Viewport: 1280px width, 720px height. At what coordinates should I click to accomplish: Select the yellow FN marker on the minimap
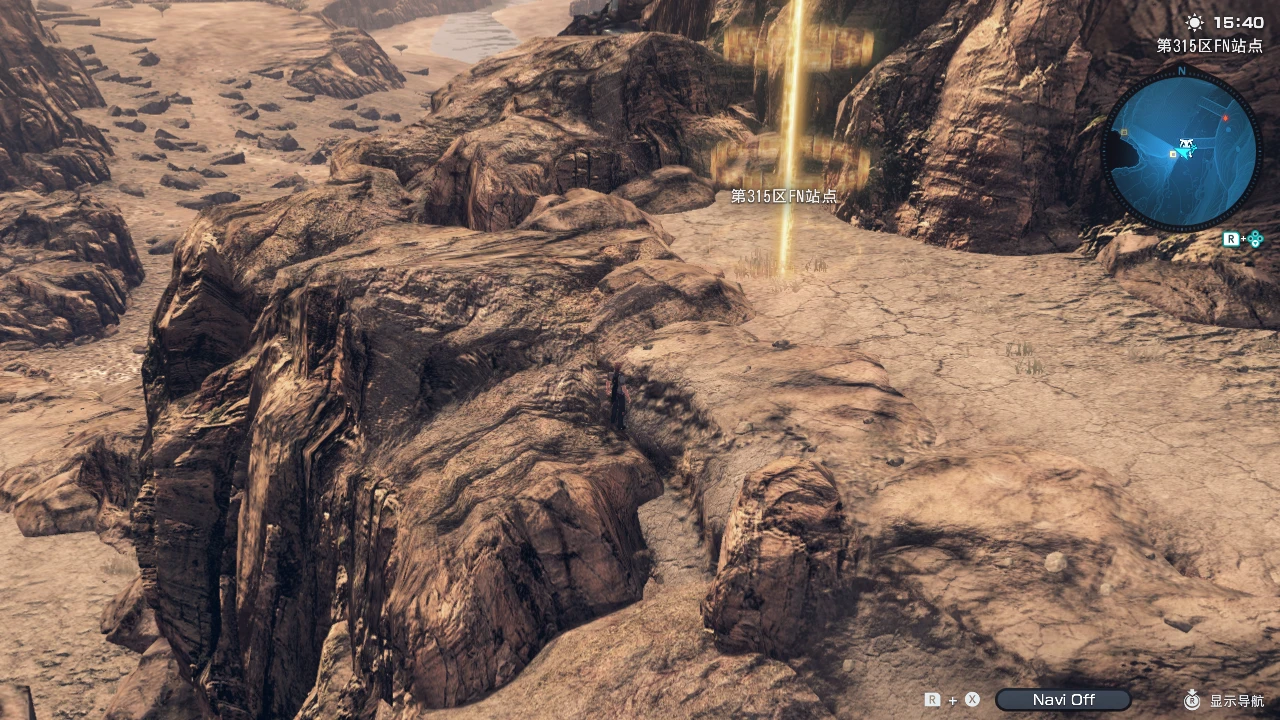click(1173, 154)
